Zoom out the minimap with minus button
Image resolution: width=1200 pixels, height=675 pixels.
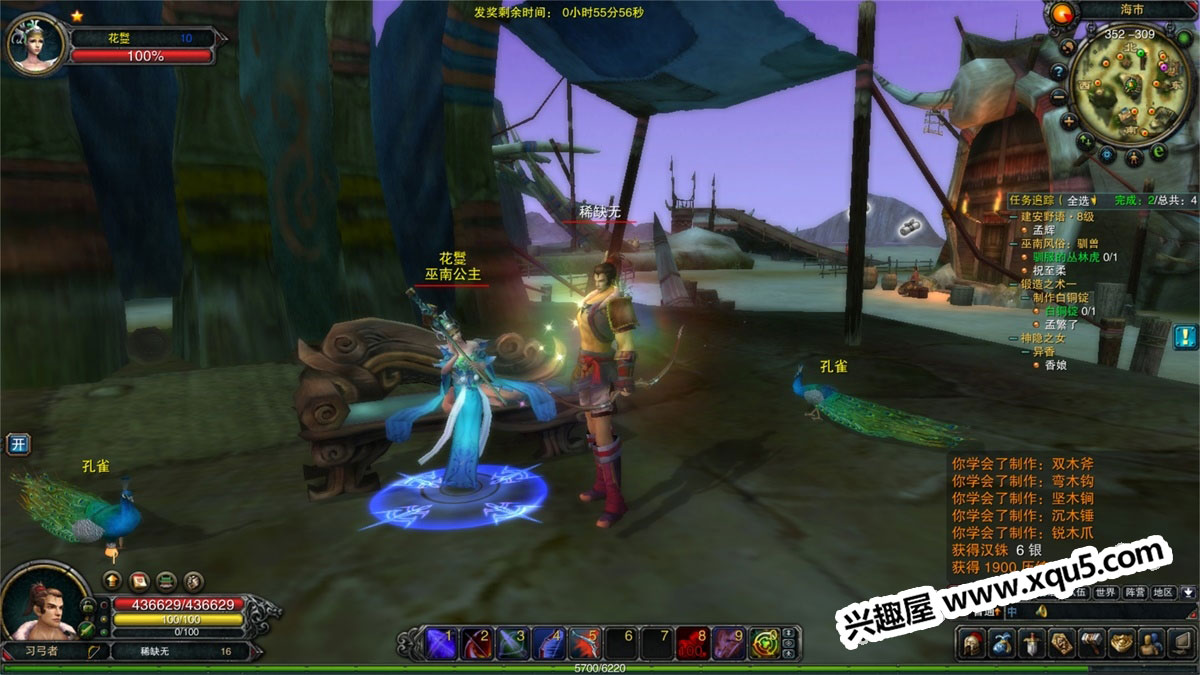(x=1059, y=96)
